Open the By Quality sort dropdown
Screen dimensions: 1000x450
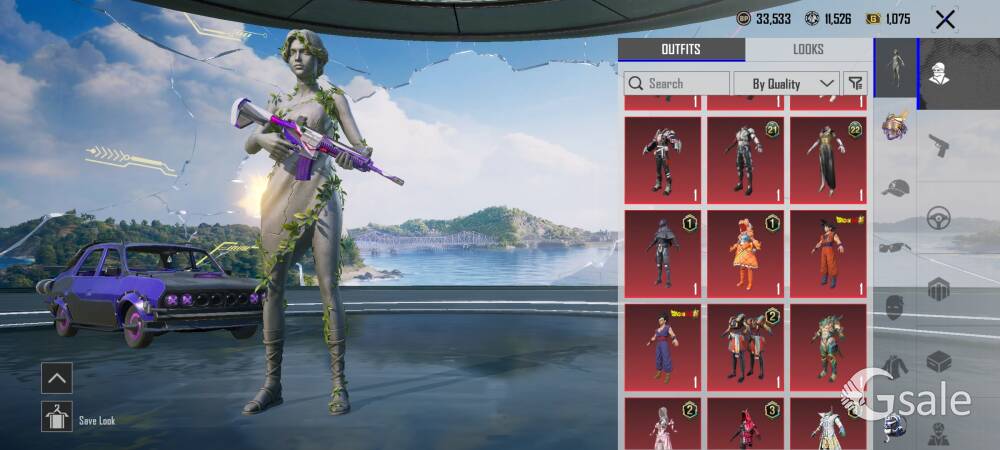click(786, 83)
